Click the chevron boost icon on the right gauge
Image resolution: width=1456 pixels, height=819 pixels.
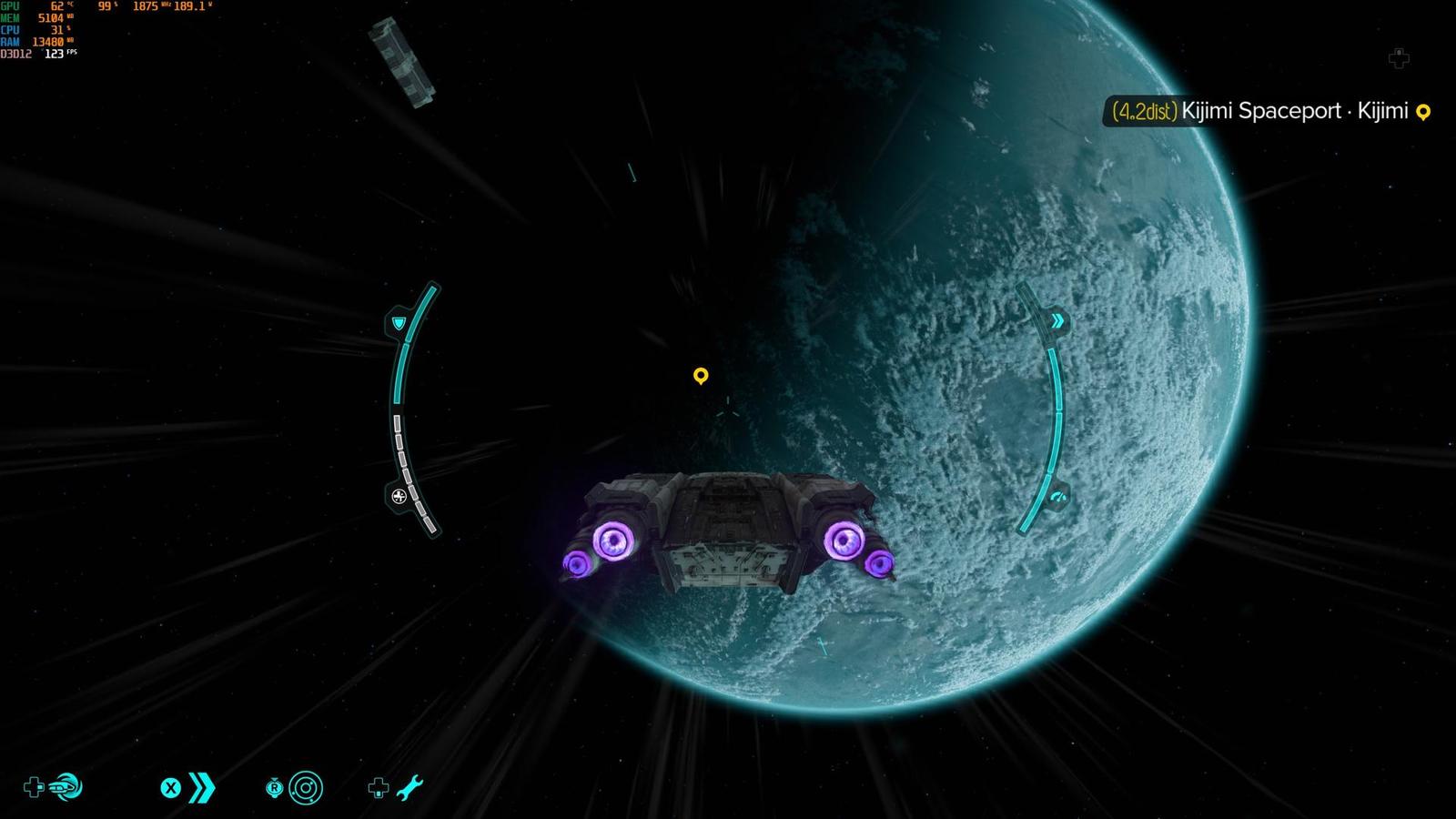pyautogui.click(x=1057, y=321)
